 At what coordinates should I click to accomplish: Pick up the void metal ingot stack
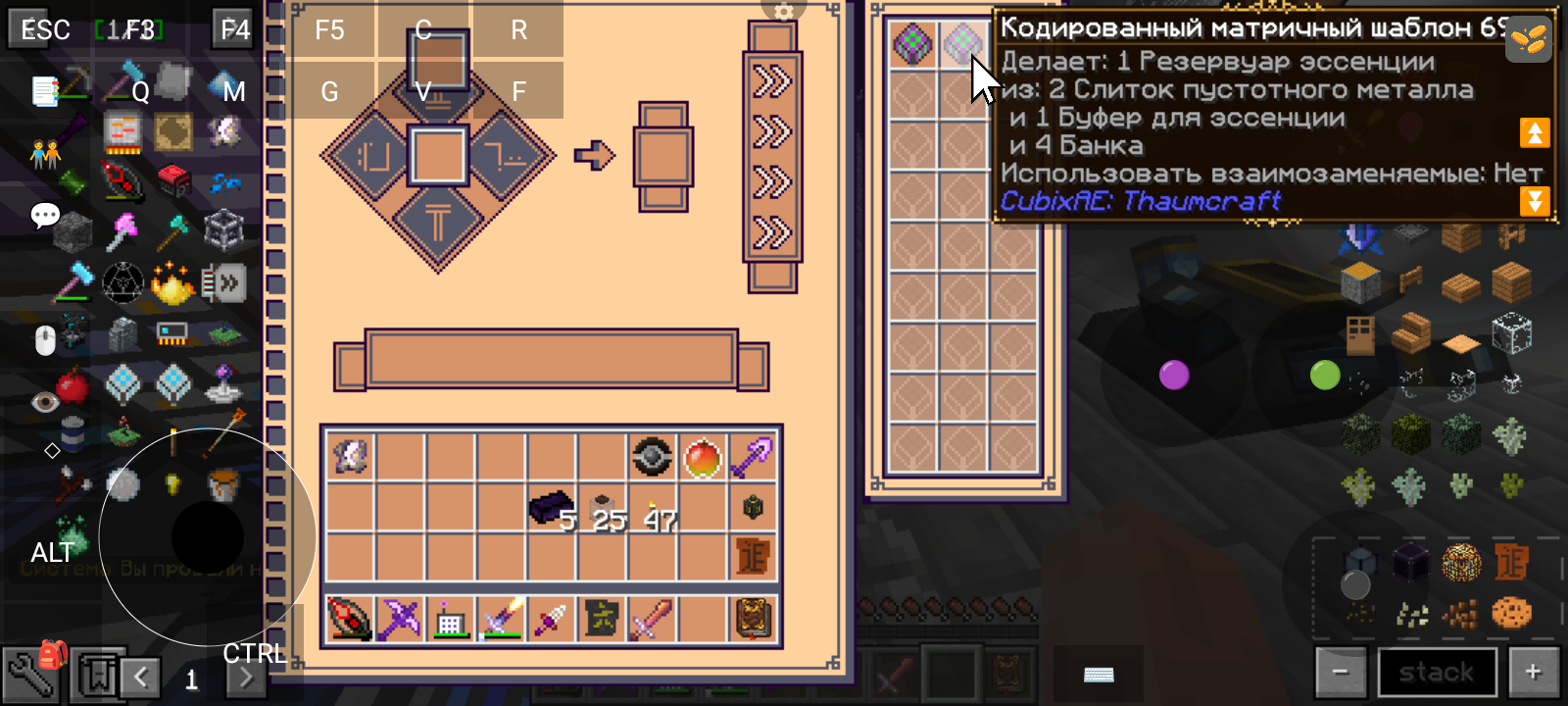(x=551, y=507)
